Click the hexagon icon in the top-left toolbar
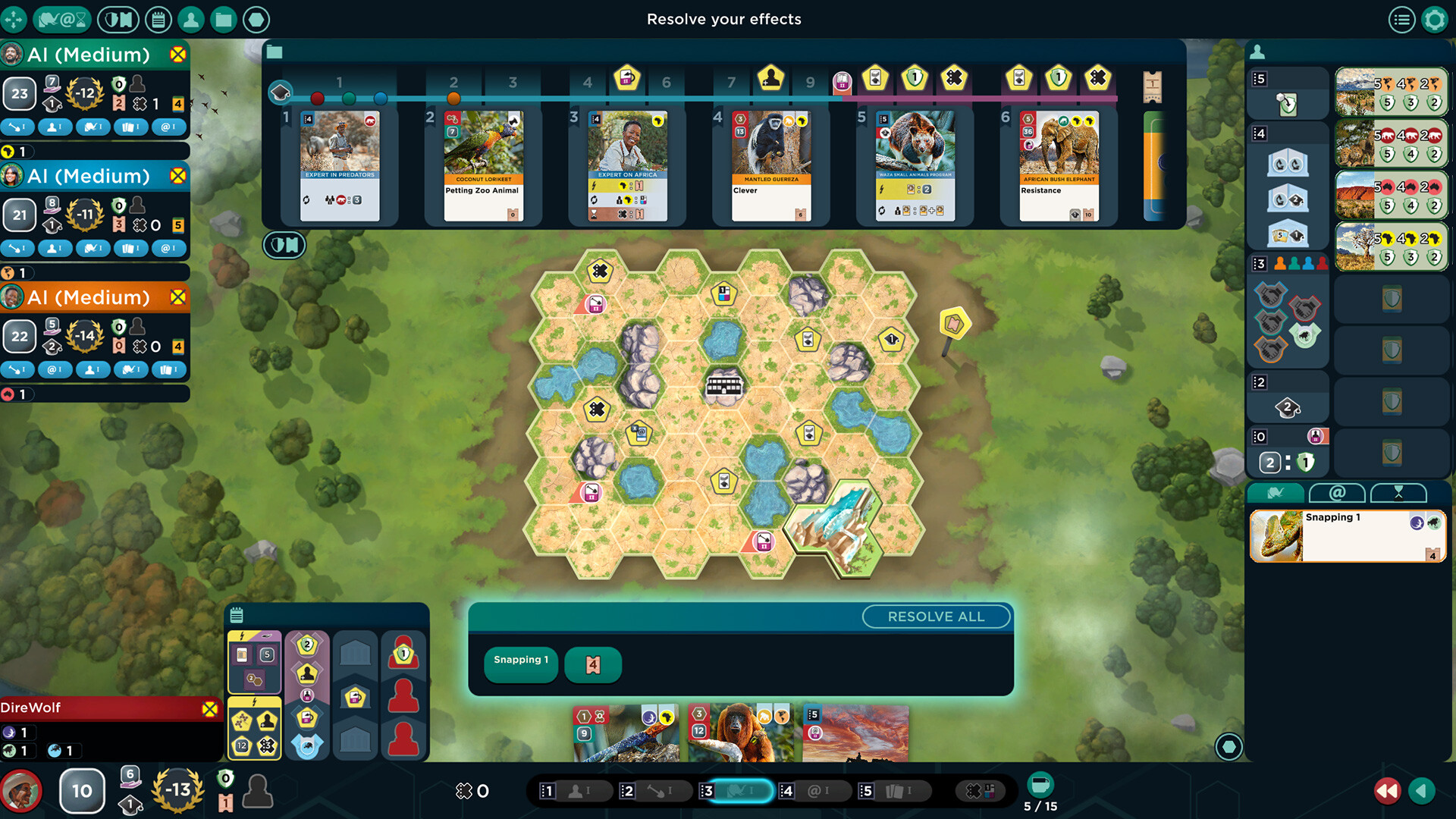 point(256,20)
